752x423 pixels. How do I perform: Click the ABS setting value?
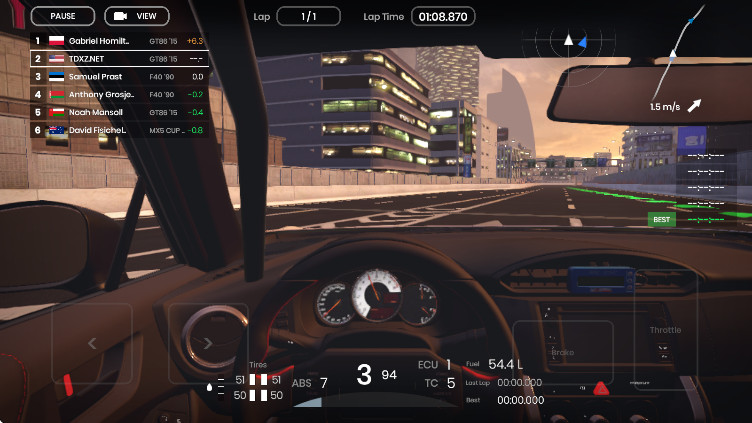pyautogui.click(x=323, y=382)
